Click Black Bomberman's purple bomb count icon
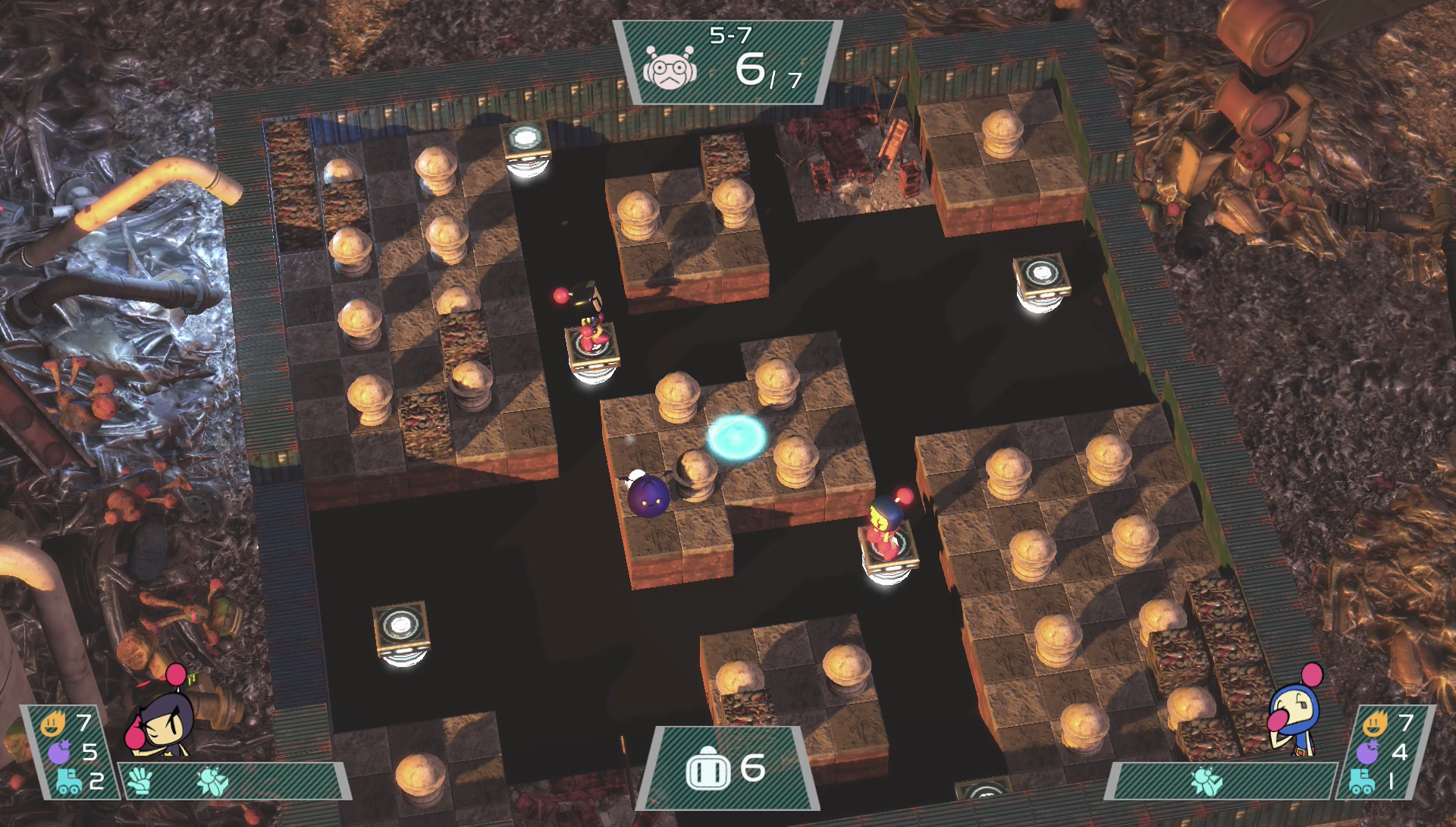 pos(58,752)
